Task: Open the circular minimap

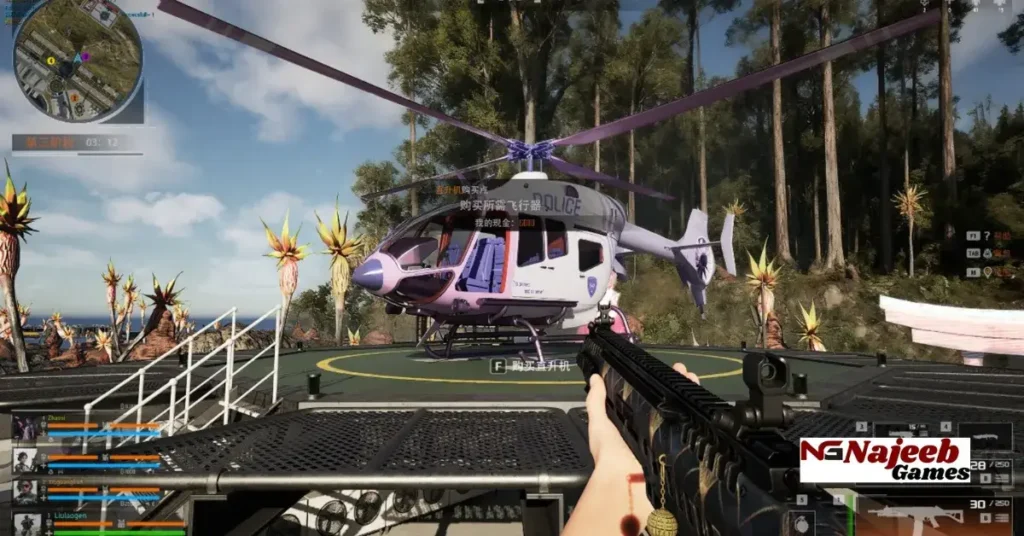Action: [x=77, y=60]
